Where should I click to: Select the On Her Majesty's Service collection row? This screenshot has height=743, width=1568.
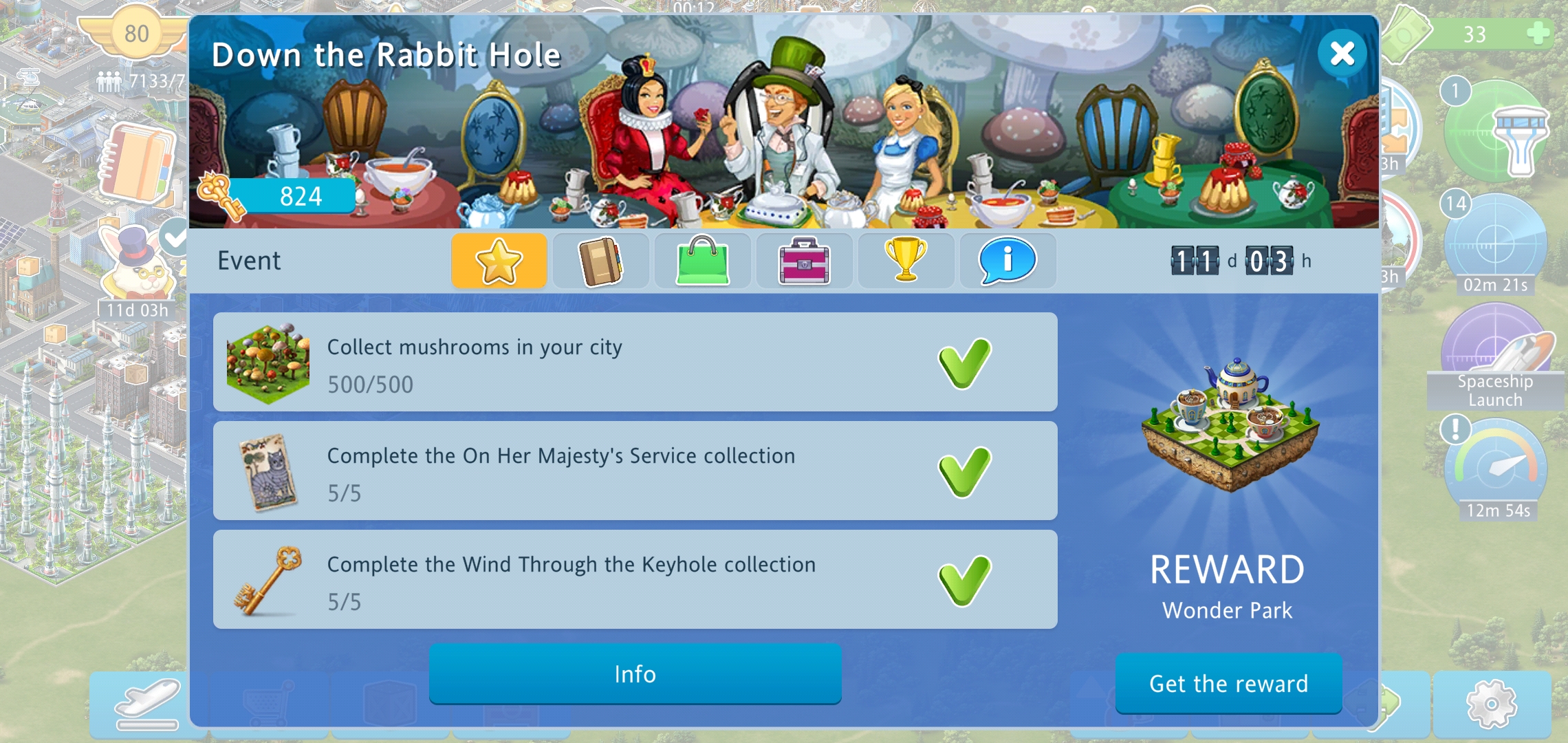coord(635,471)
